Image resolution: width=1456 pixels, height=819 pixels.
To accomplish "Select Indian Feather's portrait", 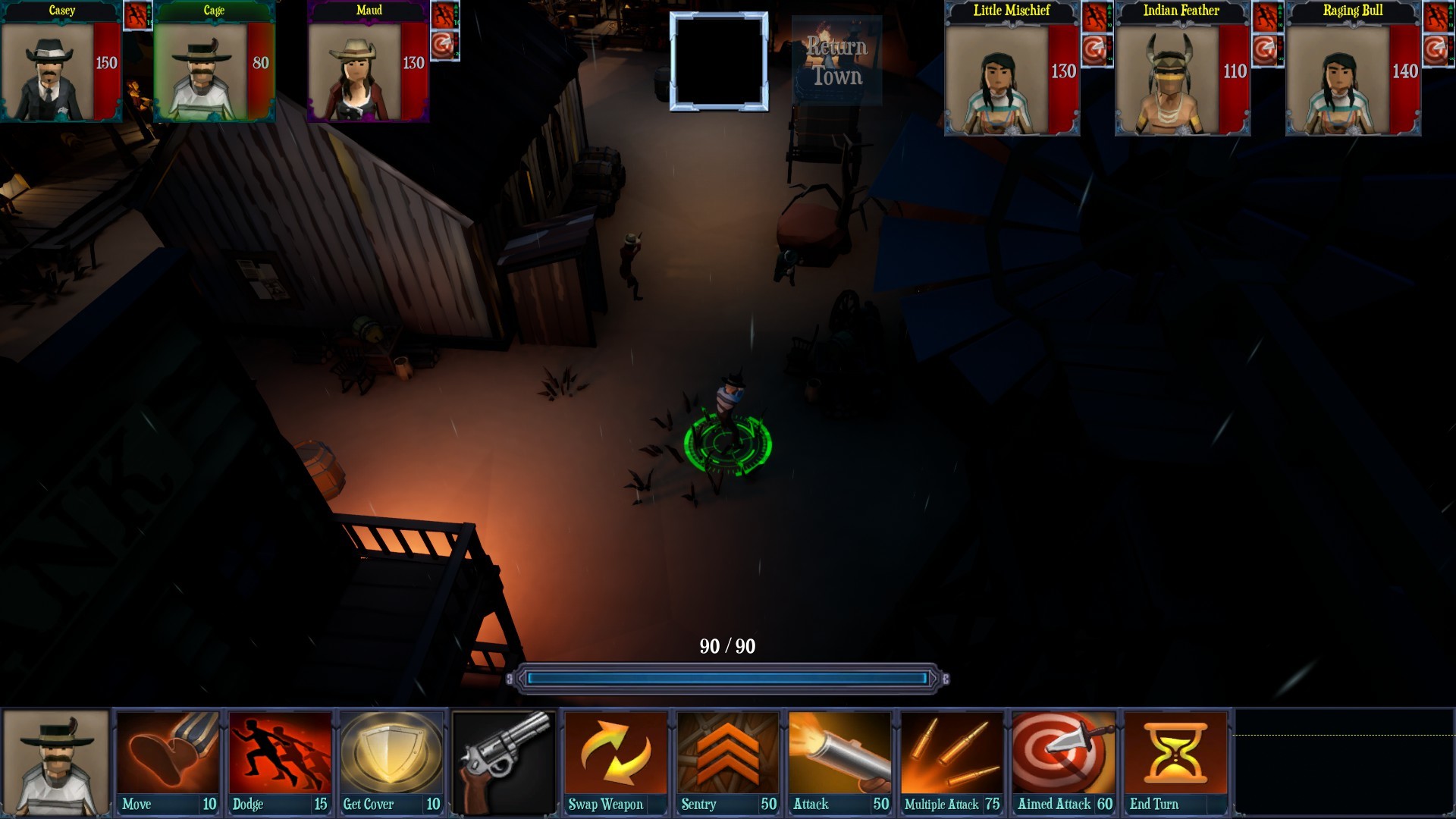I will point(1181,72).
